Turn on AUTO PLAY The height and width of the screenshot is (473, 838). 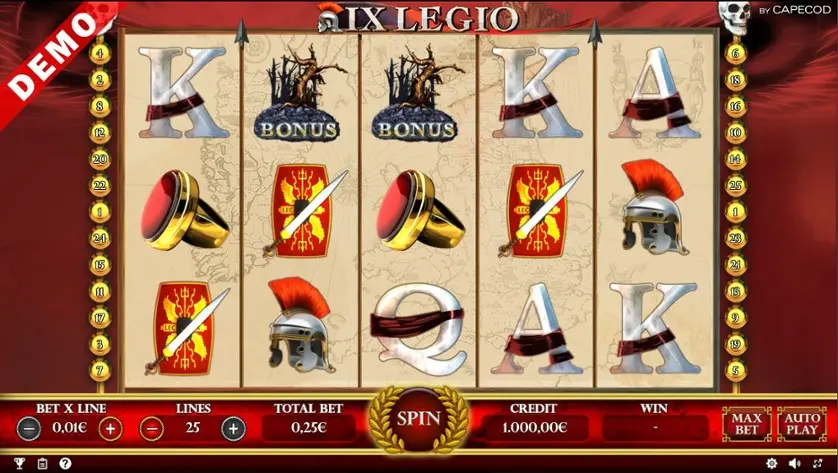(802, 423)
